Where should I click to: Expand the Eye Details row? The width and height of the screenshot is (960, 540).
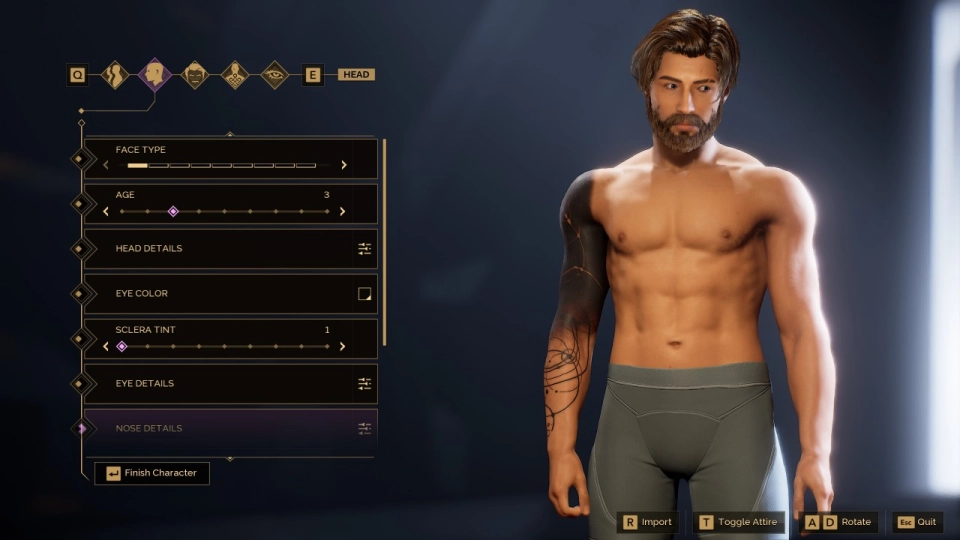click(x=364, y=383)
